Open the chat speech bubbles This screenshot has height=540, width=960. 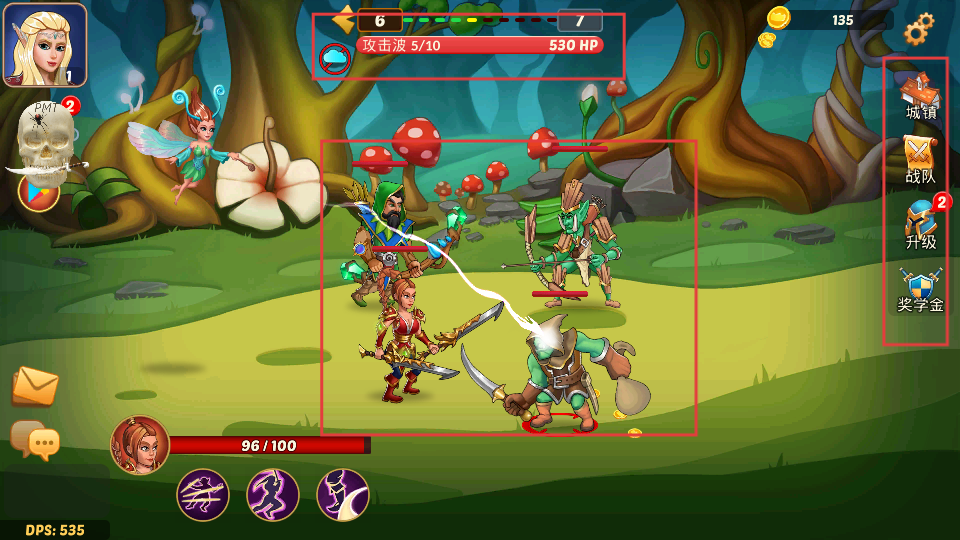point(35,440)
